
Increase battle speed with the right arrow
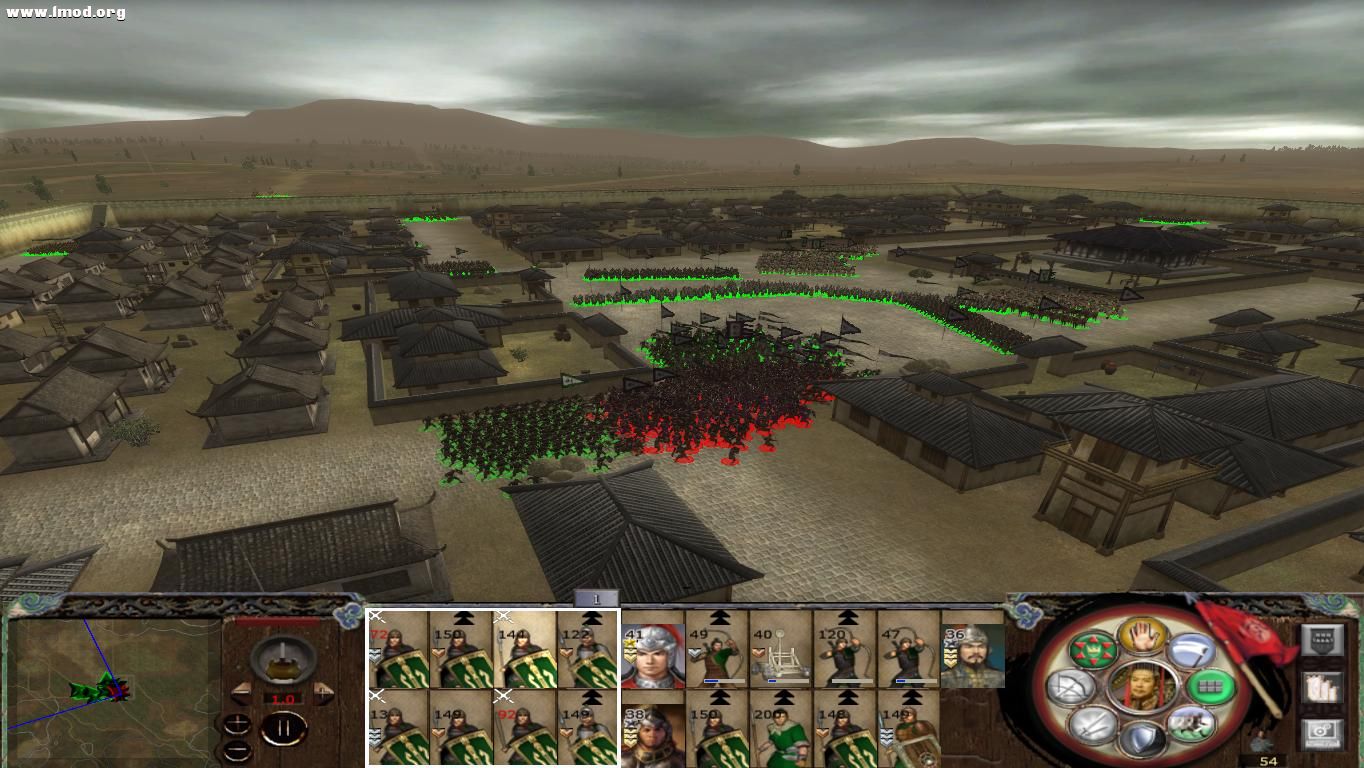[x=324, y=692]
